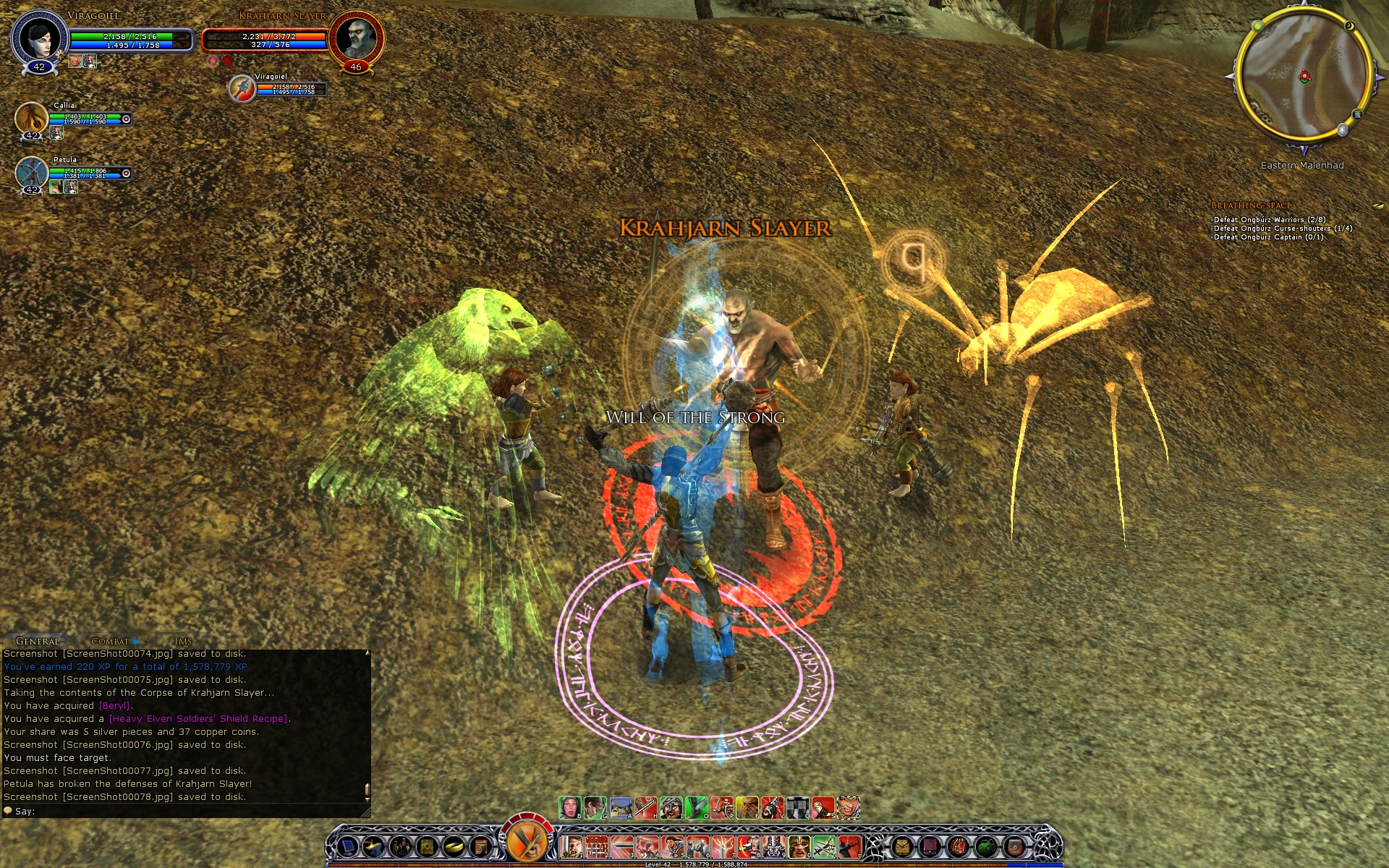Select Viragoiel's player portrait

39,38
